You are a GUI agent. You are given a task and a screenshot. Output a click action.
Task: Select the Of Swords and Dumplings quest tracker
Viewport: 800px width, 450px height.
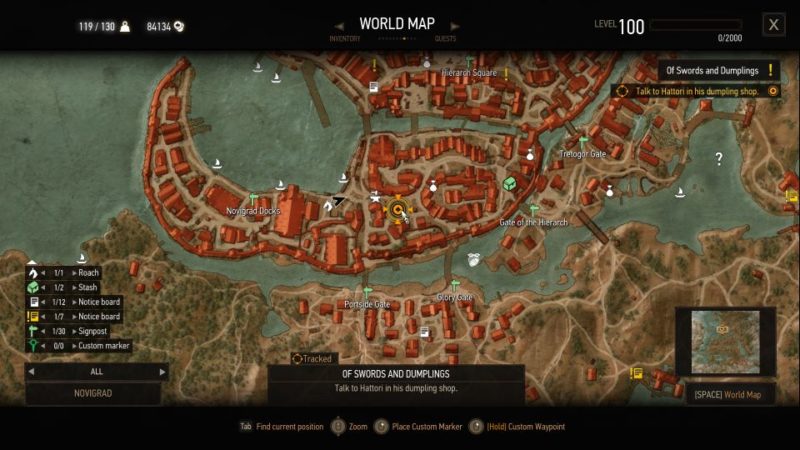point(719,70)
